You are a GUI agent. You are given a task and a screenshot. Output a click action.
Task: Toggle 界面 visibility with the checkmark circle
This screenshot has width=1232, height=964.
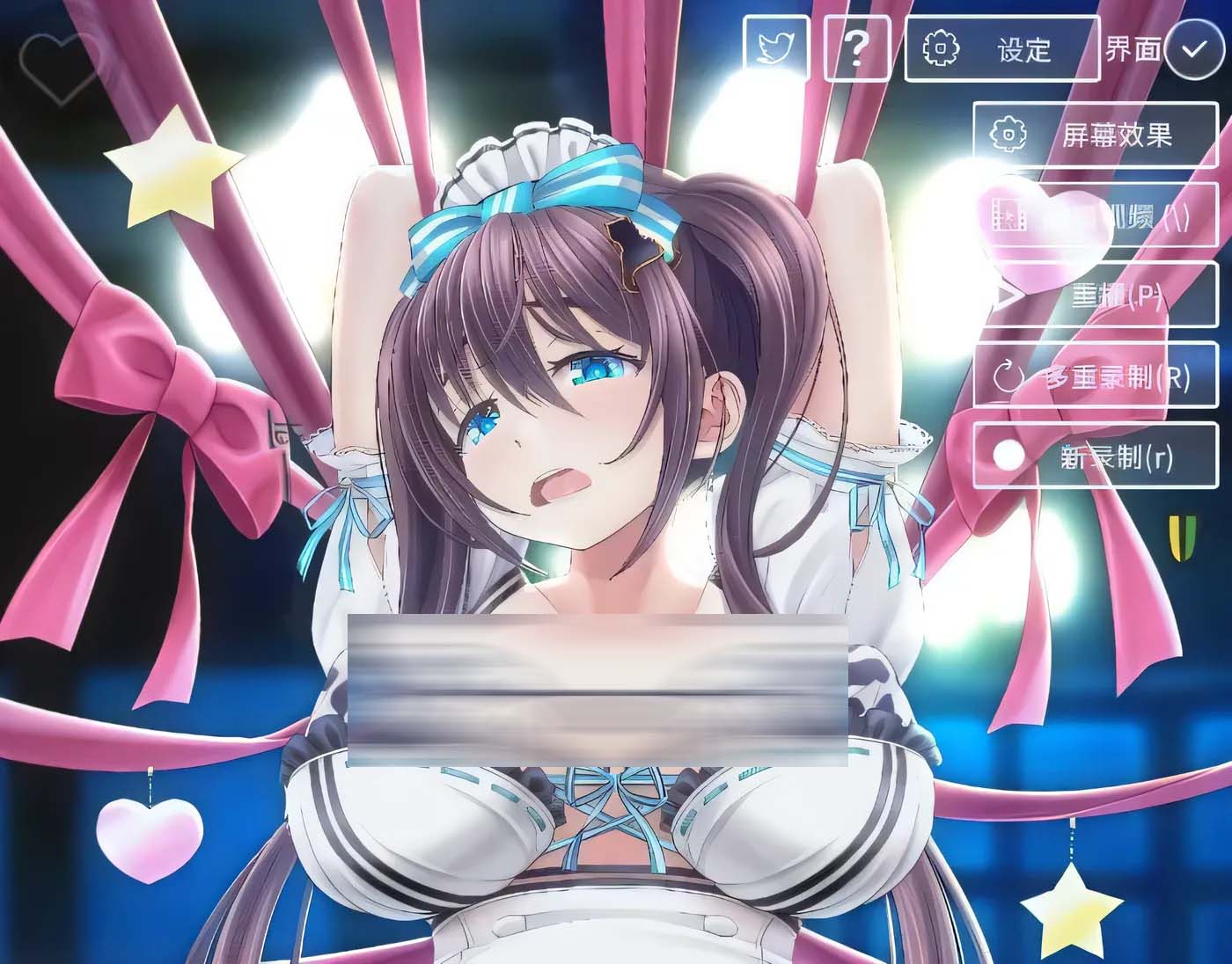(1193, 51)
